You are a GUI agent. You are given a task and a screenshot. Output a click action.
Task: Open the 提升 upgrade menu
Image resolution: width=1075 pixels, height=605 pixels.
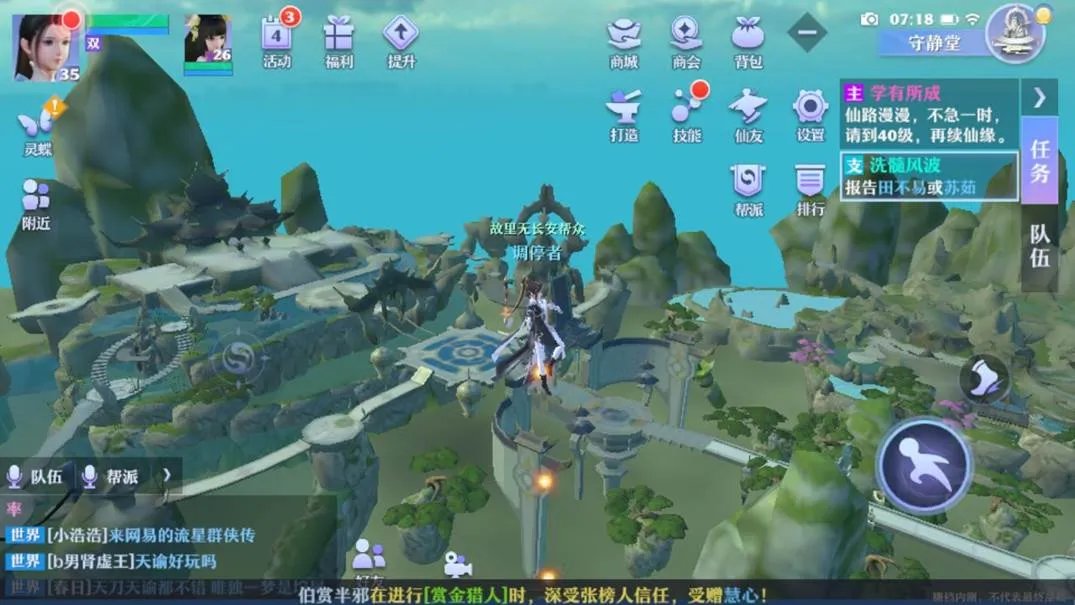click(401, 38)
